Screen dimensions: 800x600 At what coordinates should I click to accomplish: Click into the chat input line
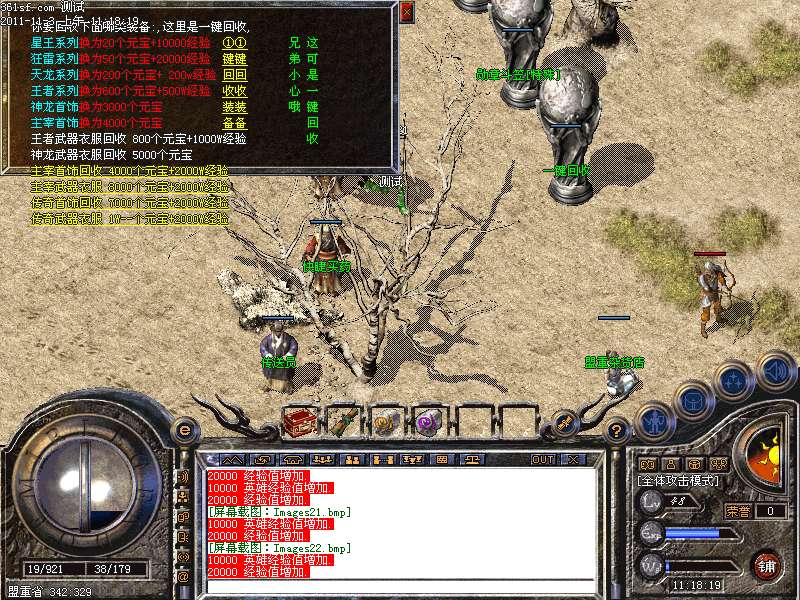click(400, 584)
